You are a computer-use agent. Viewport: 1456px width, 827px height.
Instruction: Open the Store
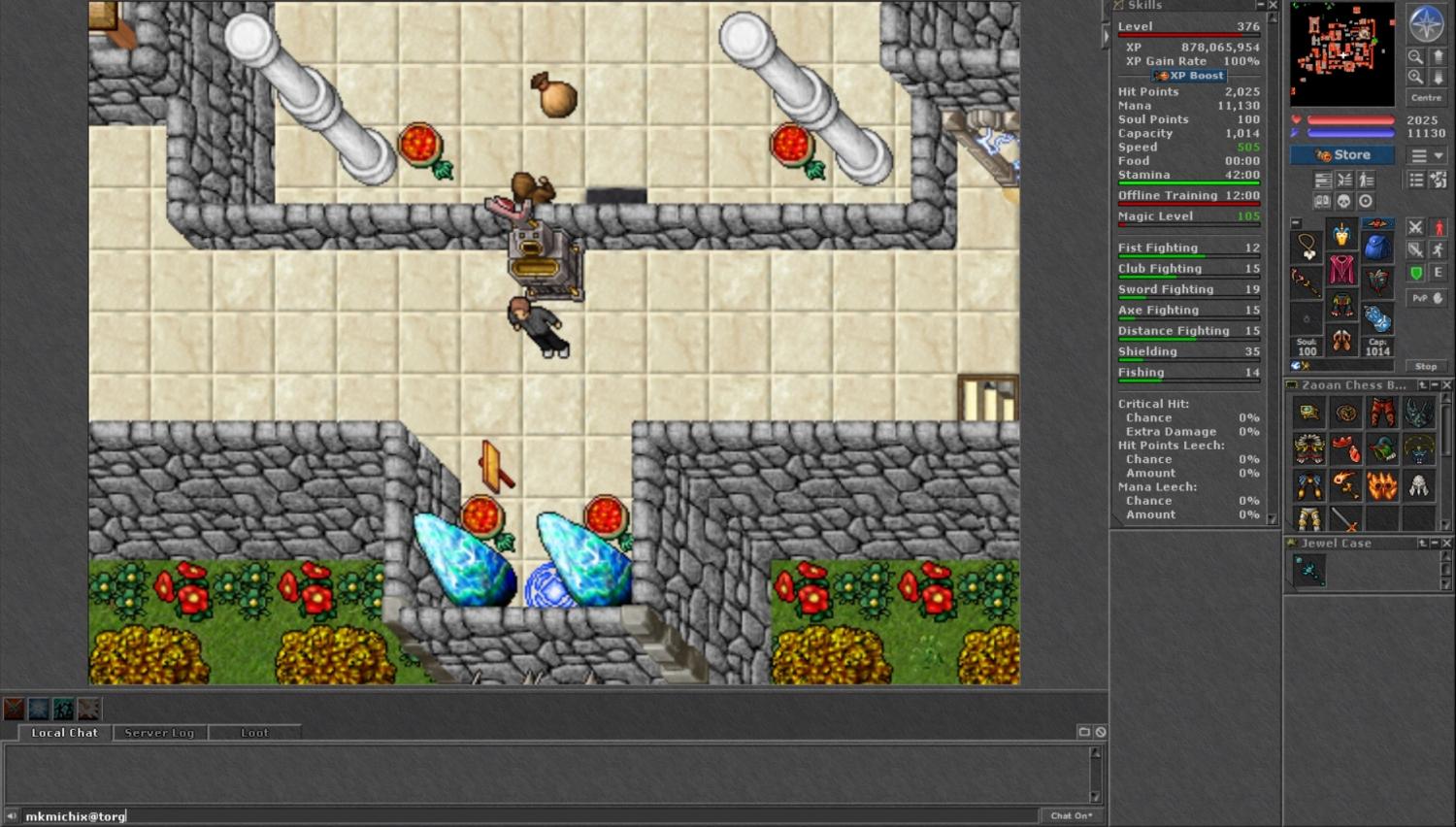pos(1342,155)
